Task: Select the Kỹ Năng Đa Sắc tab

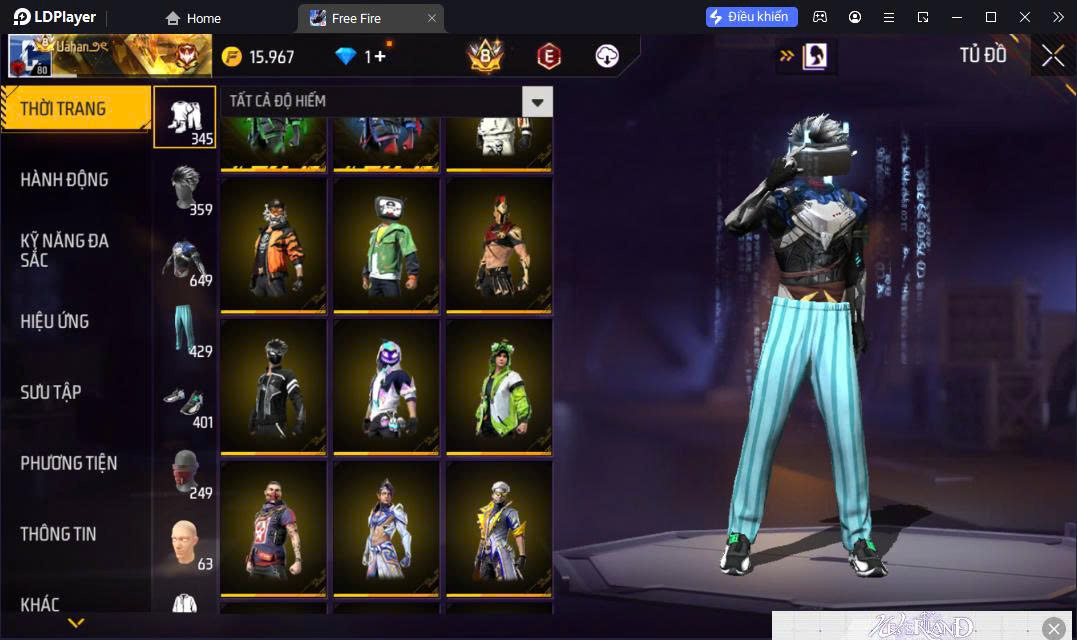Action: click(64, 250)
